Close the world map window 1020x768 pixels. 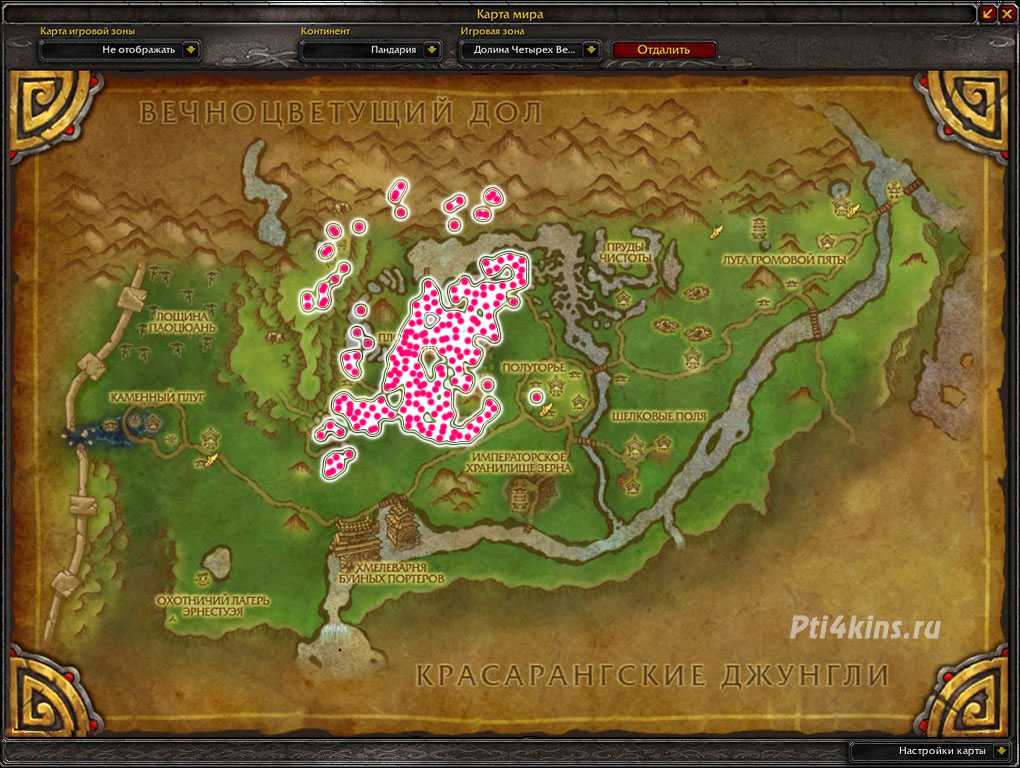[1005, 13]
